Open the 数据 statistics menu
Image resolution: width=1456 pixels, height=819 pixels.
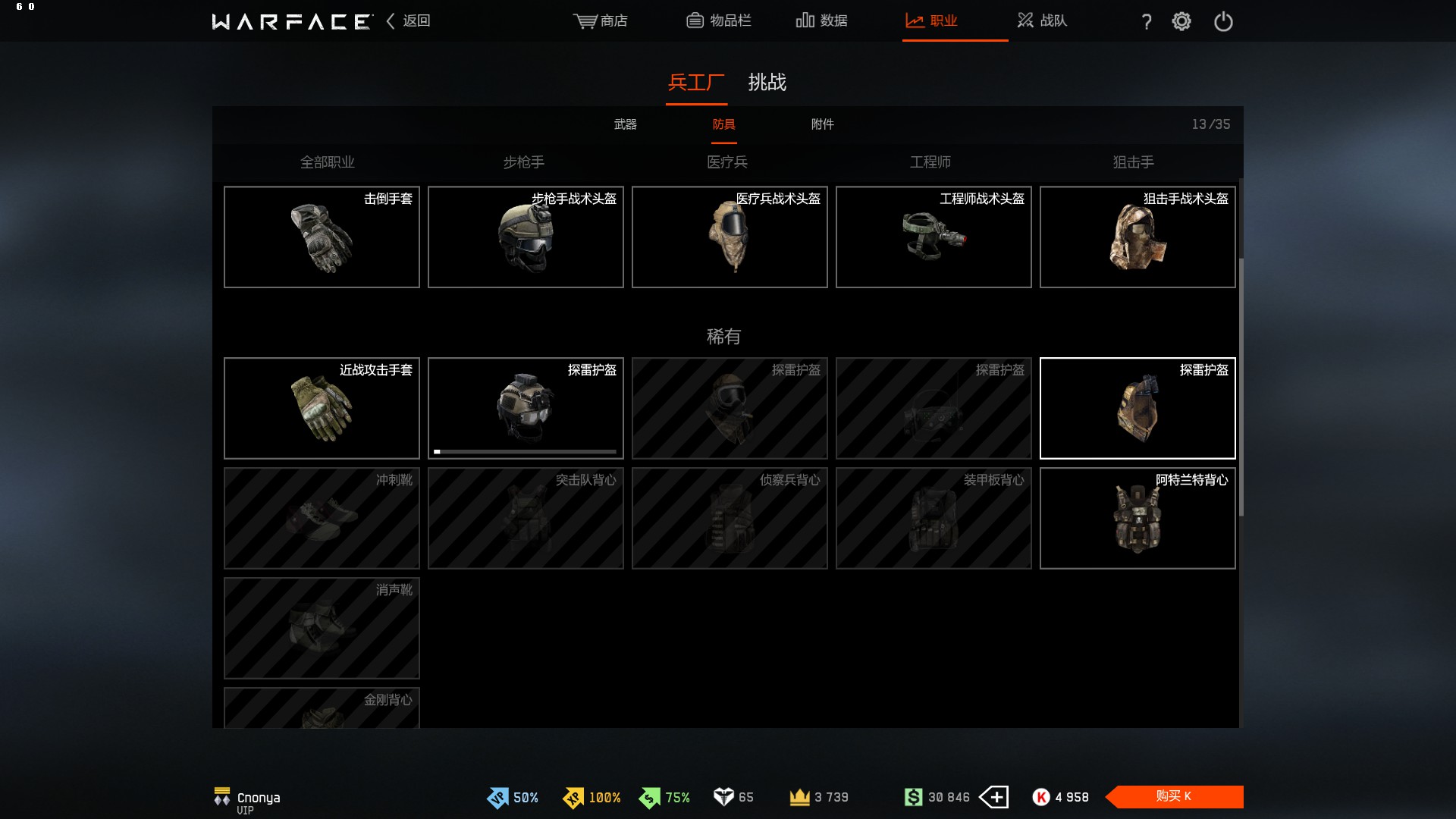(x=822, y=20)
